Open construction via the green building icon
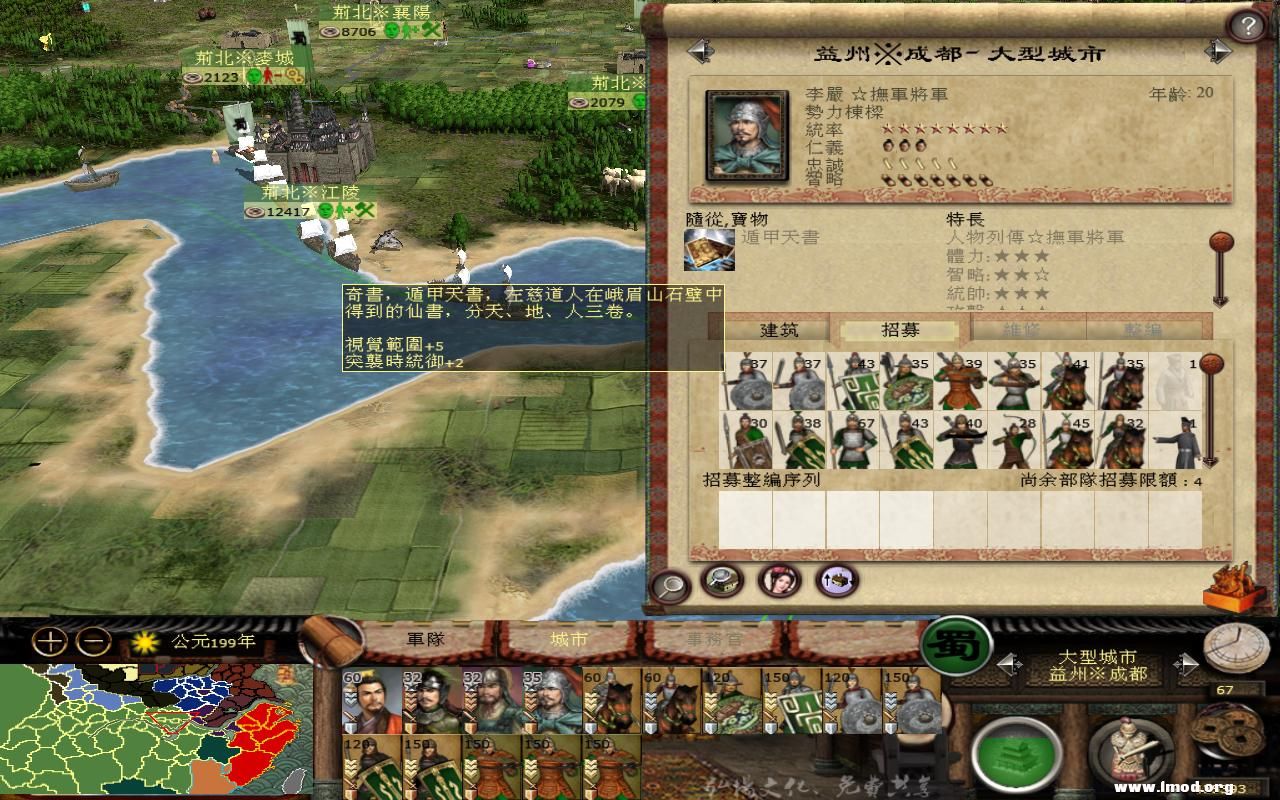 [x=1016, y=752]
